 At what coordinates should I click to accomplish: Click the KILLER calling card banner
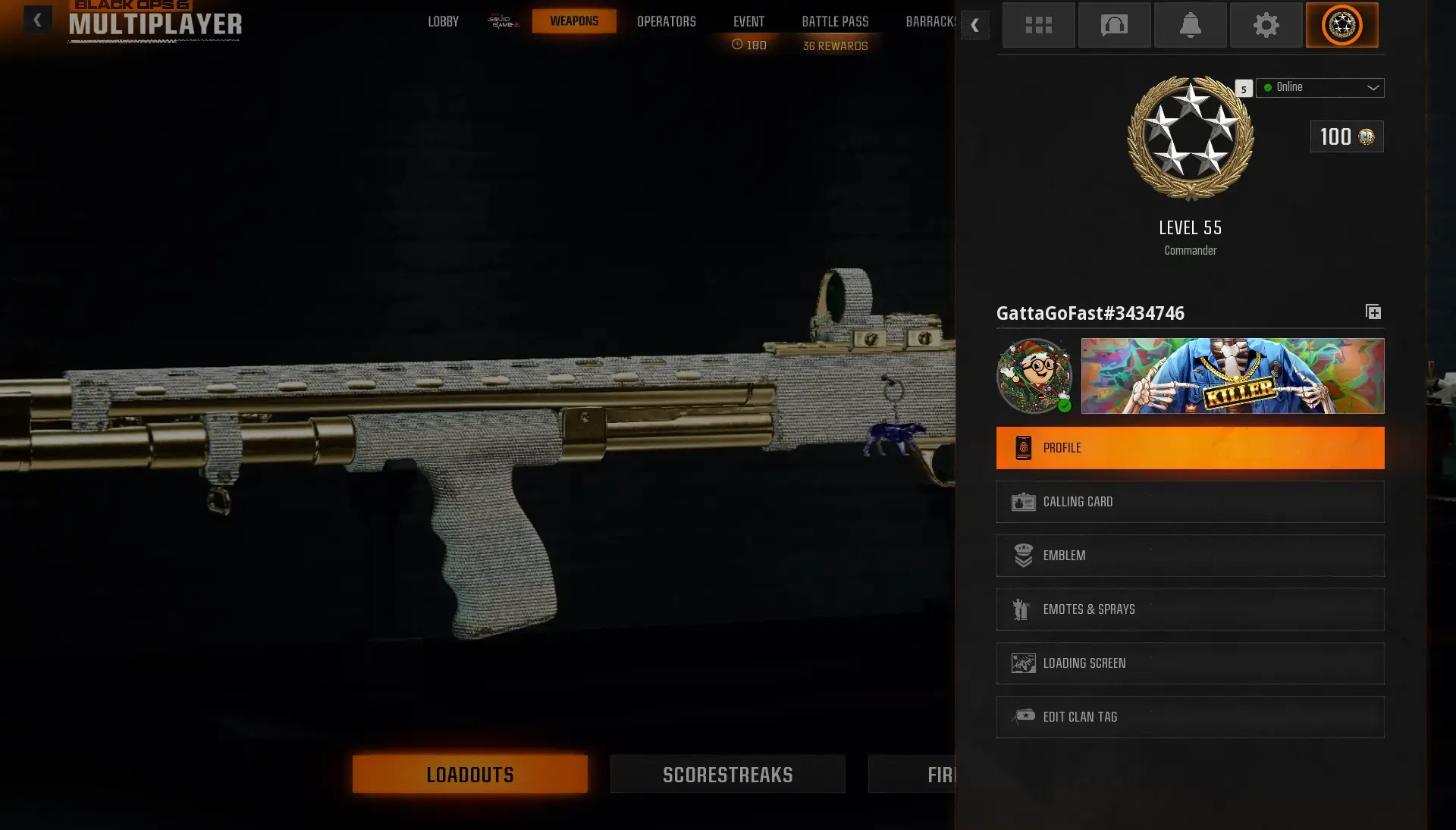pos(1232,376)
